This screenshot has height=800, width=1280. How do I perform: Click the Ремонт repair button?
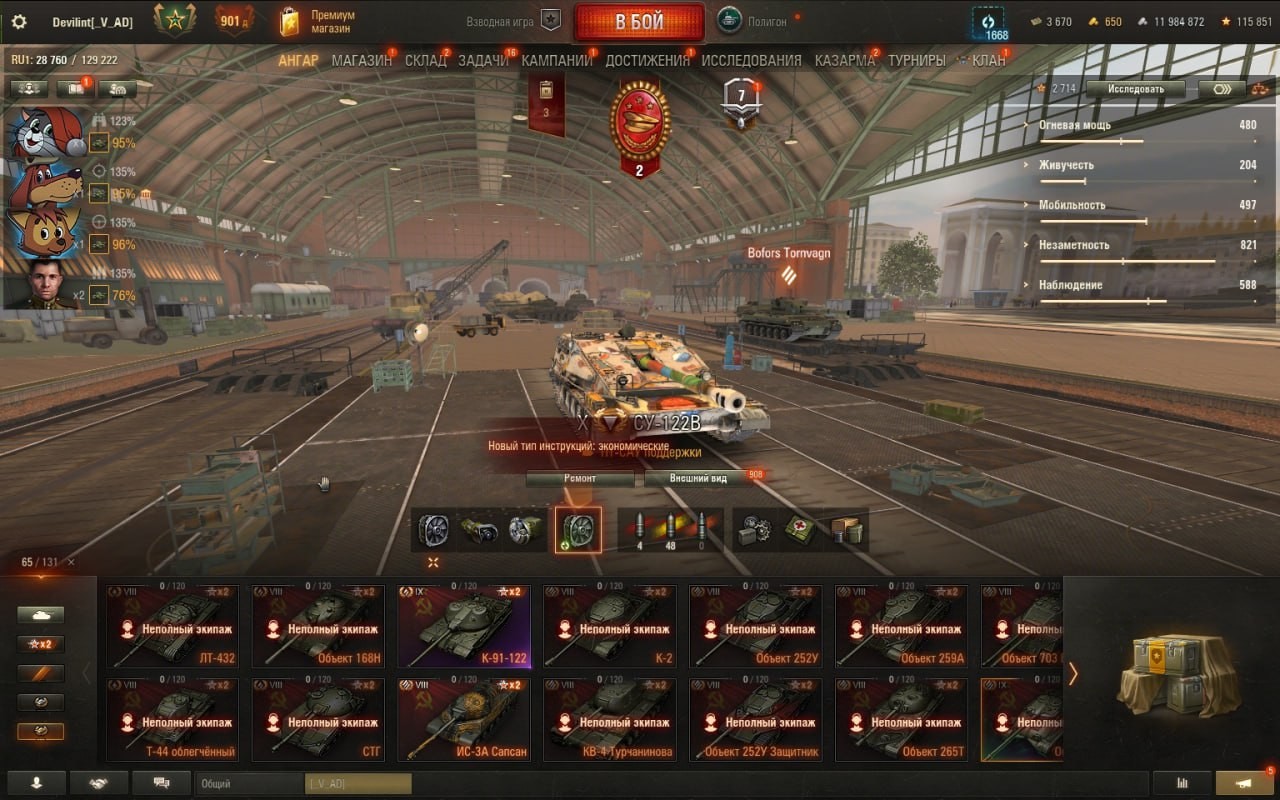(x=580, y=478)
